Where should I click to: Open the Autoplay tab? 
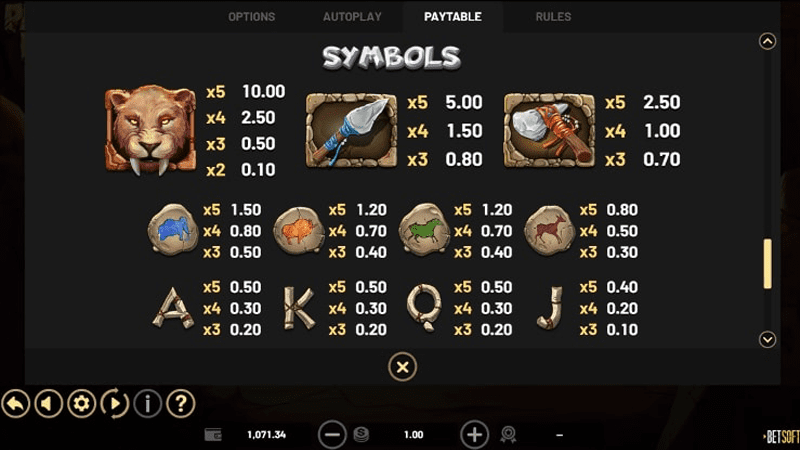point(352,17)
